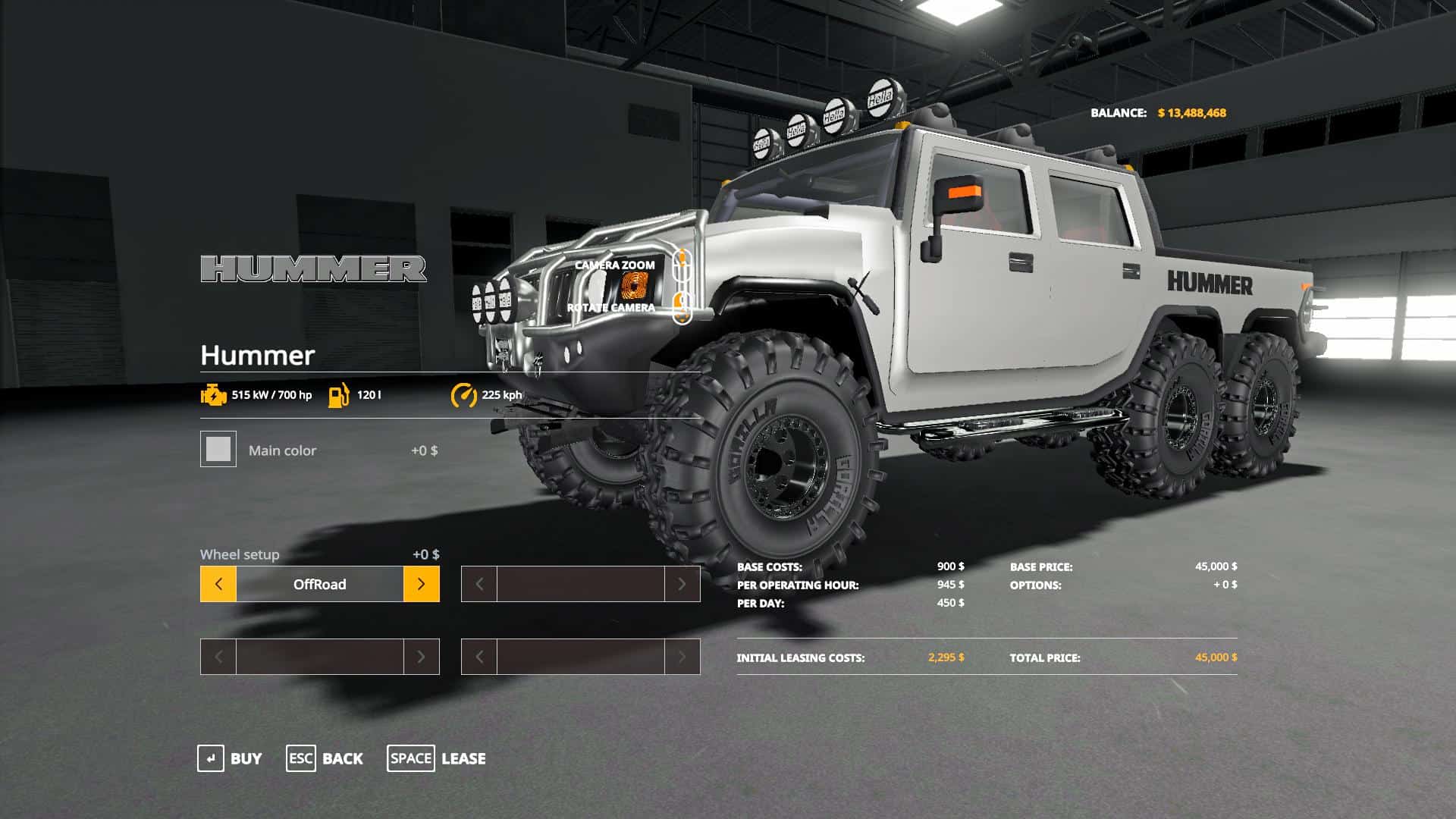This screenshot has width=1456, height=819.
Task: Go back from the shop configuration
Action: (325, 758)
